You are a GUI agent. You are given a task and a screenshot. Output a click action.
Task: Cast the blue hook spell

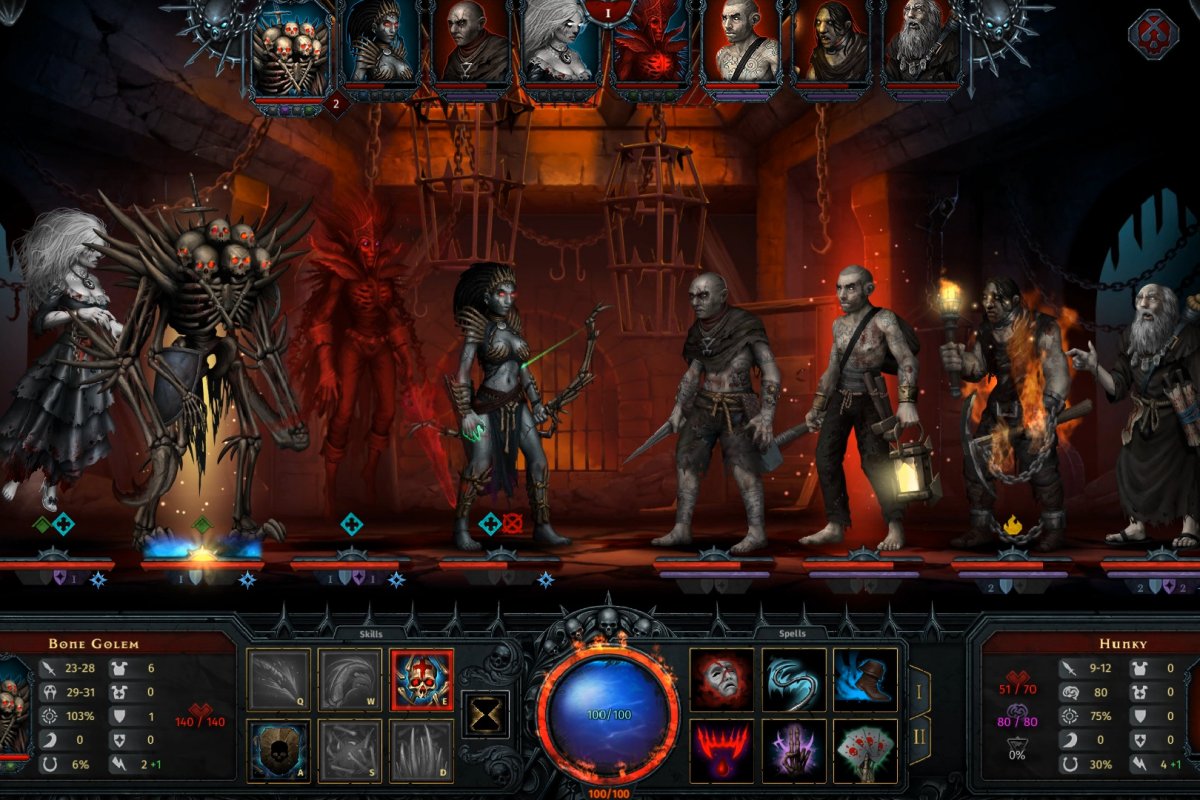tap(794, 679)
